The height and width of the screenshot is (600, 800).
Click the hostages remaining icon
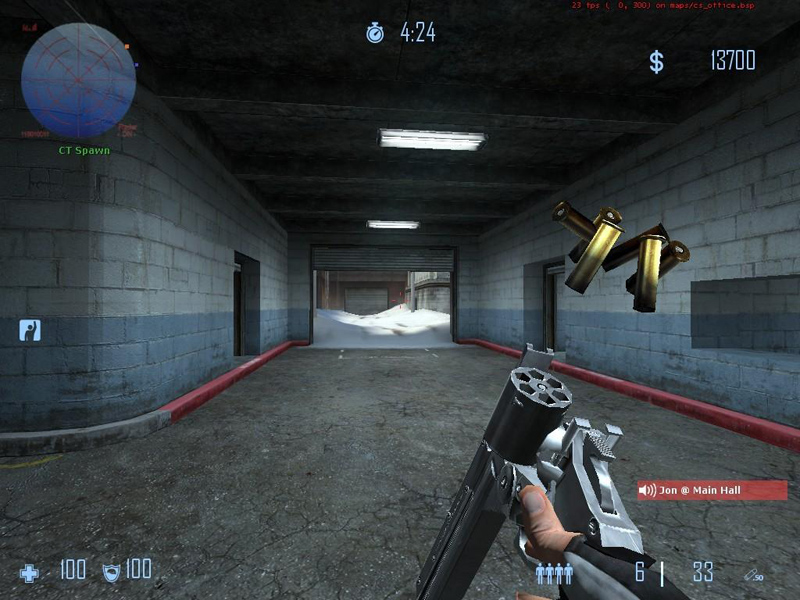tap(553, 573)
